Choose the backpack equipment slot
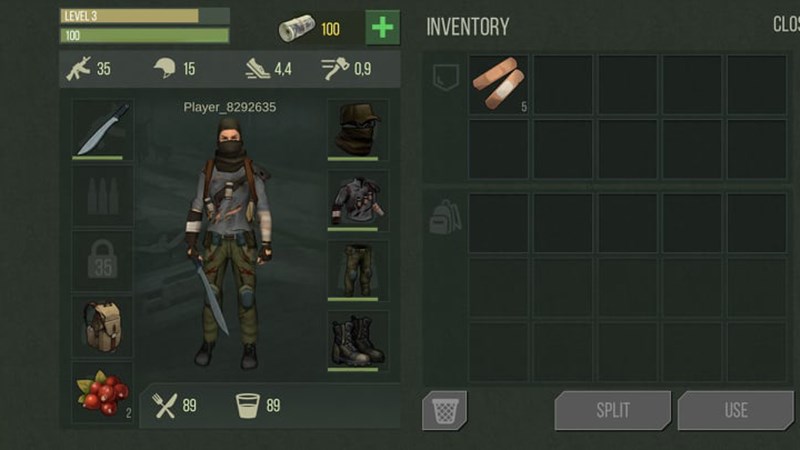800x450 pixels. pos(102,325)
